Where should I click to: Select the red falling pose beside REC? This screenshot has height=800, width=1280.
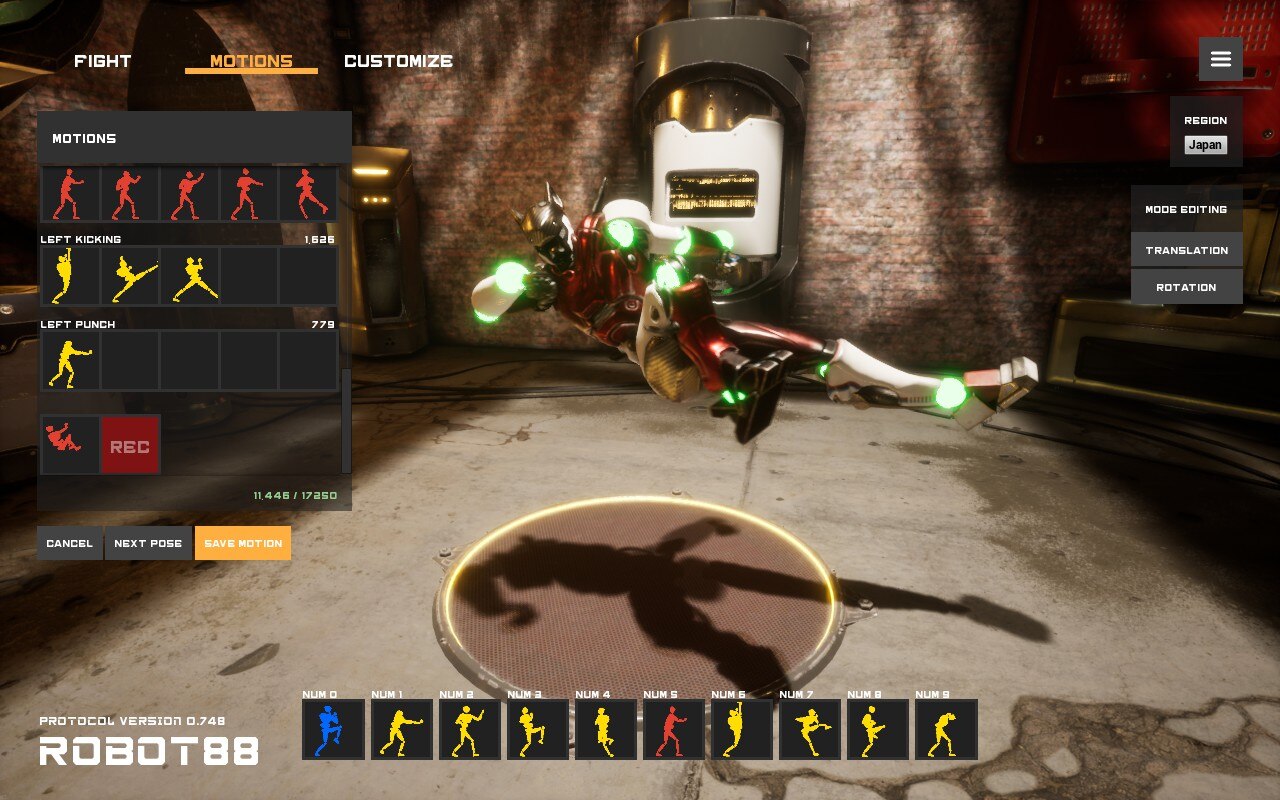pyautogui.click(x=69, y=445)
